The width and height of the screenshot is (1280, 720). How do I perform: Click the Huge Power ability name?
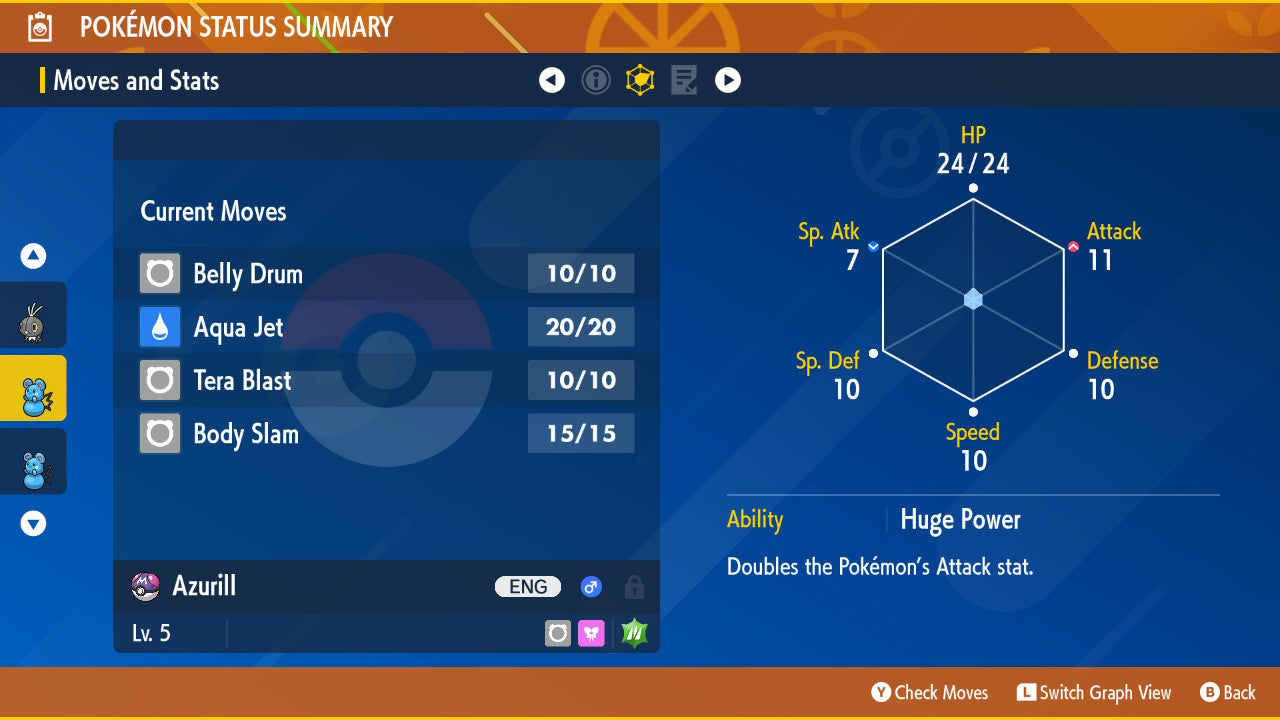point(960,520)
